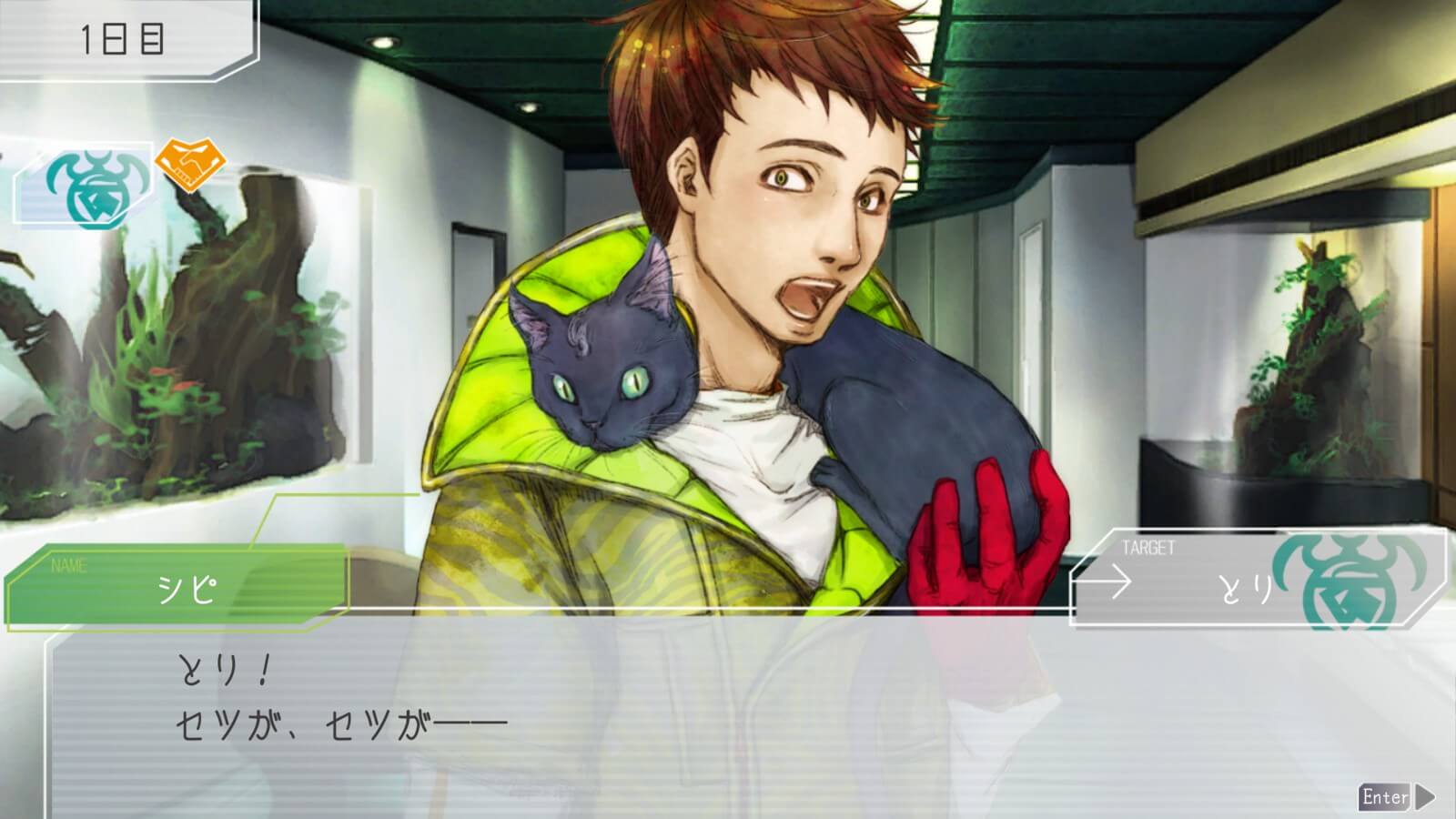Open the day counter panel

[123, 39]
